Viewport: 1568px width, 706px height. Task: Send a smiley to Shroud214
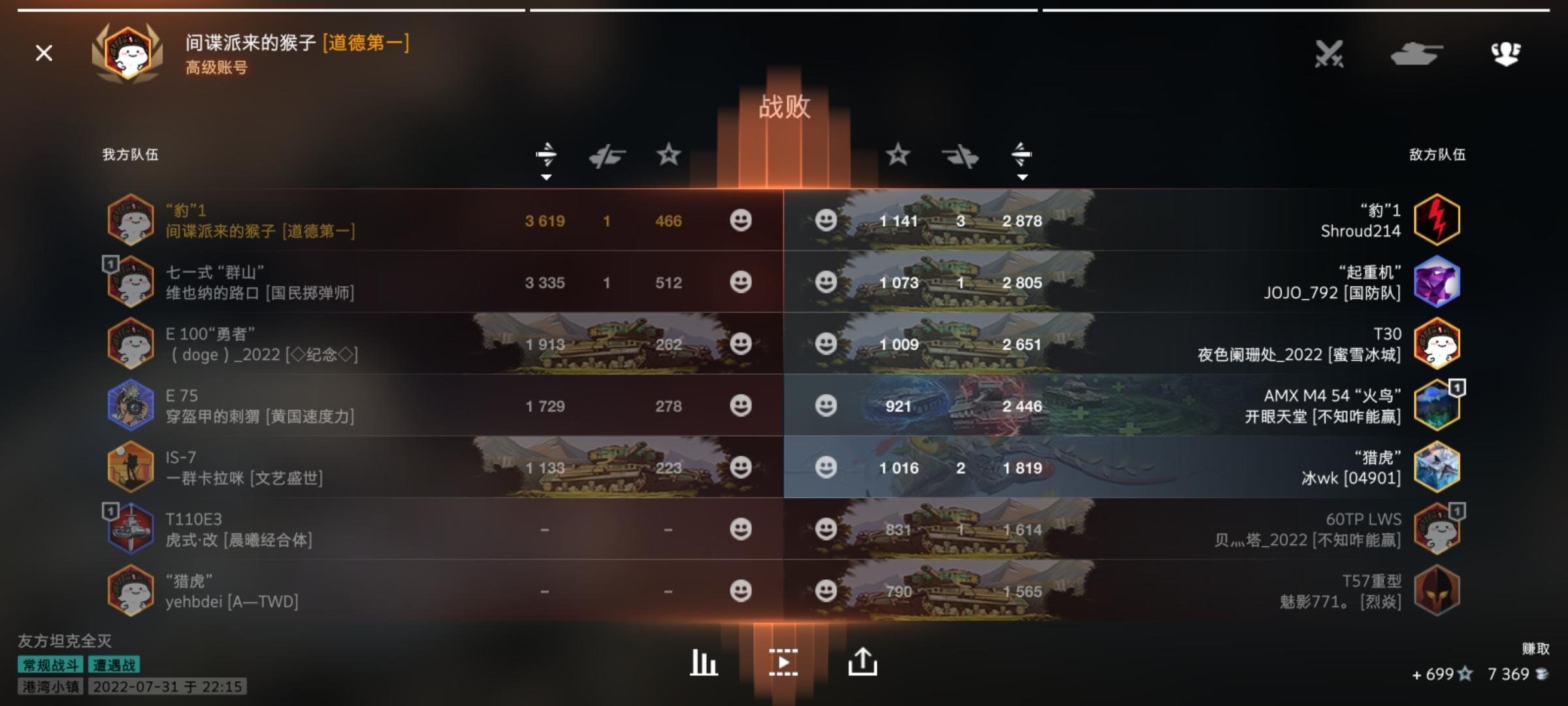(826, 221)
